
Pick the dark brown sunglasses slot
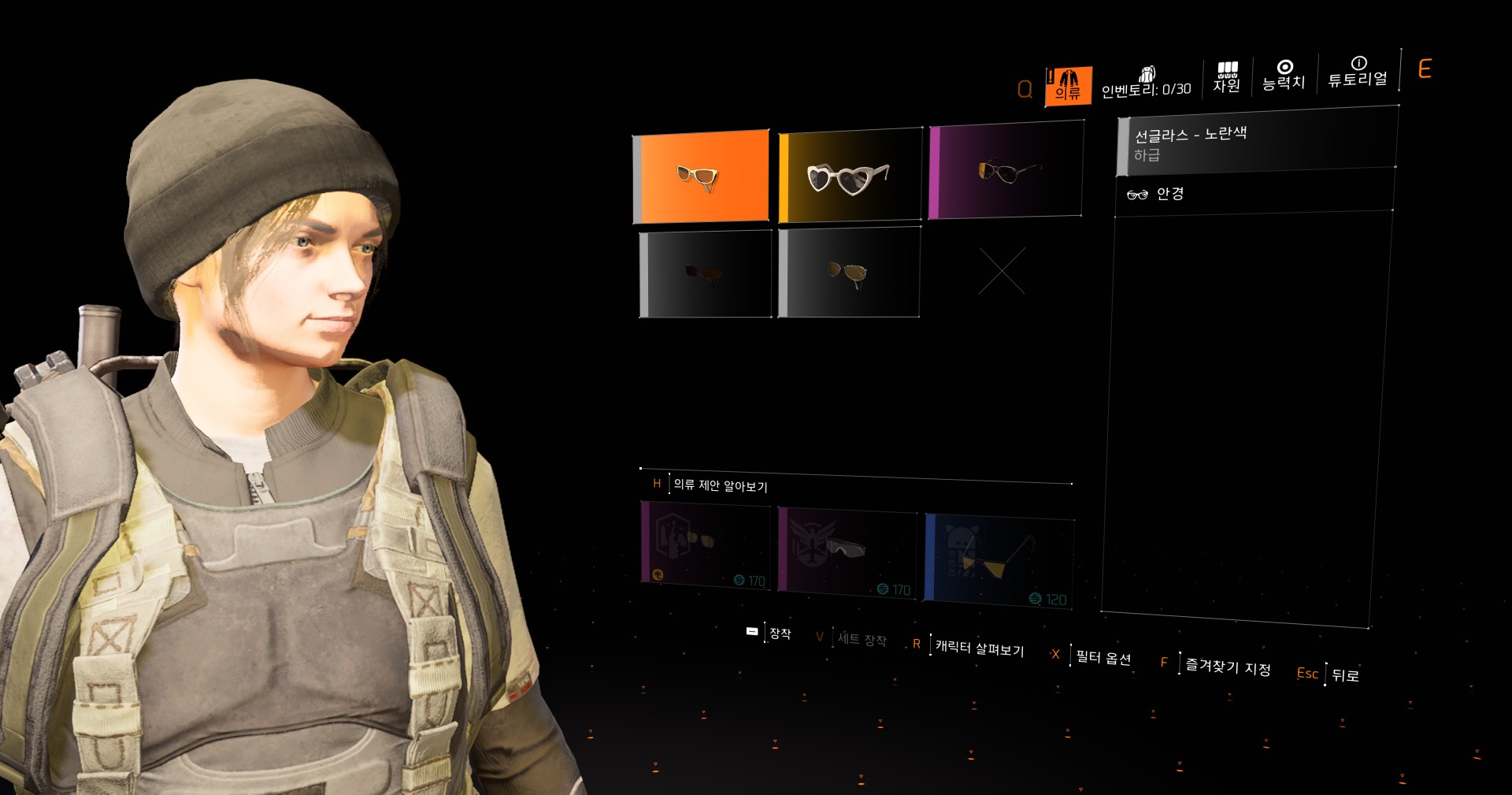(706, 274)
